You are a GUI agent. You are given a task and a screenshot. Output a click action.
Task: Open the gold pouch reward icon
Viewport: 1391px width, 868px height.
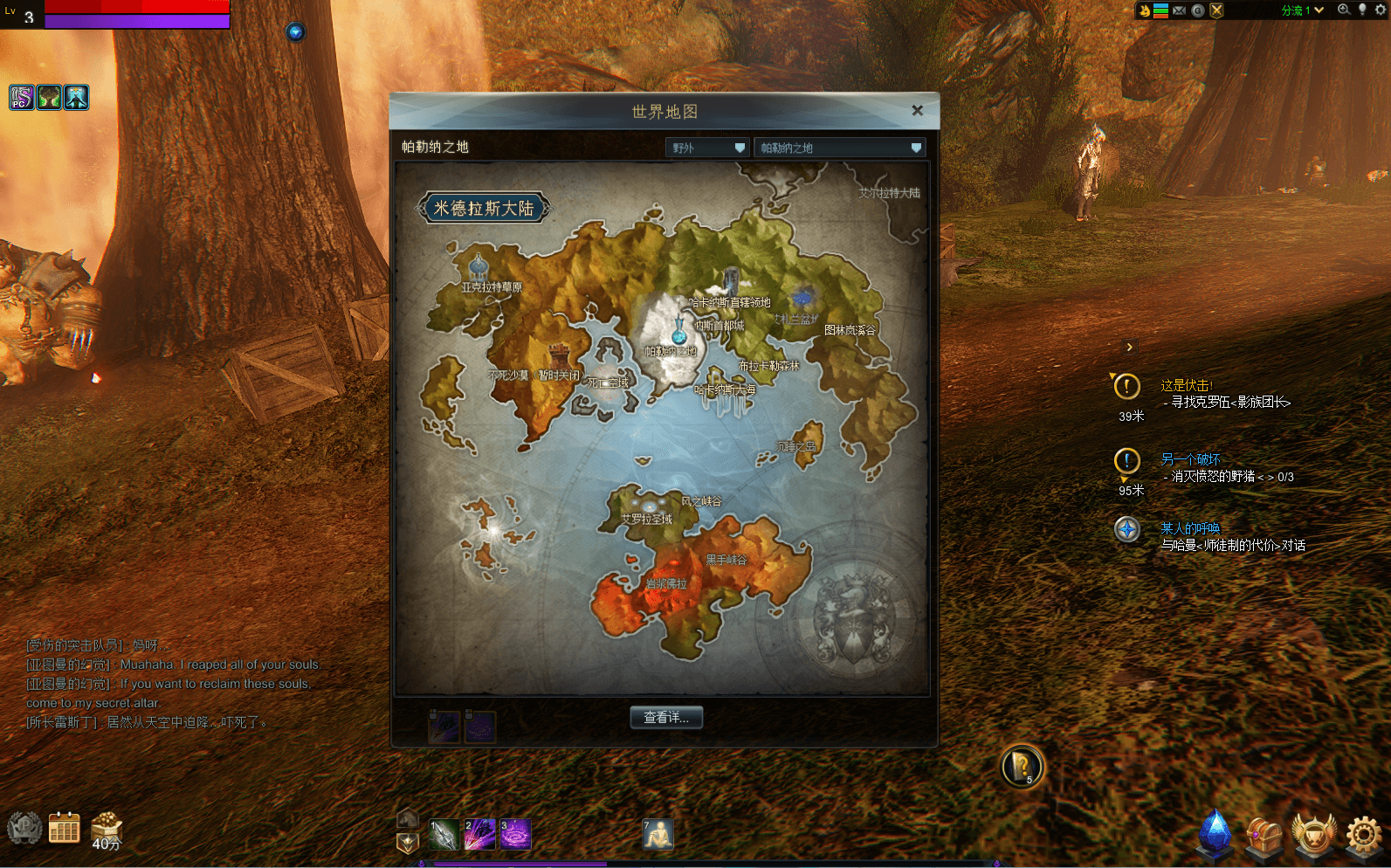(x=107, y=828)
